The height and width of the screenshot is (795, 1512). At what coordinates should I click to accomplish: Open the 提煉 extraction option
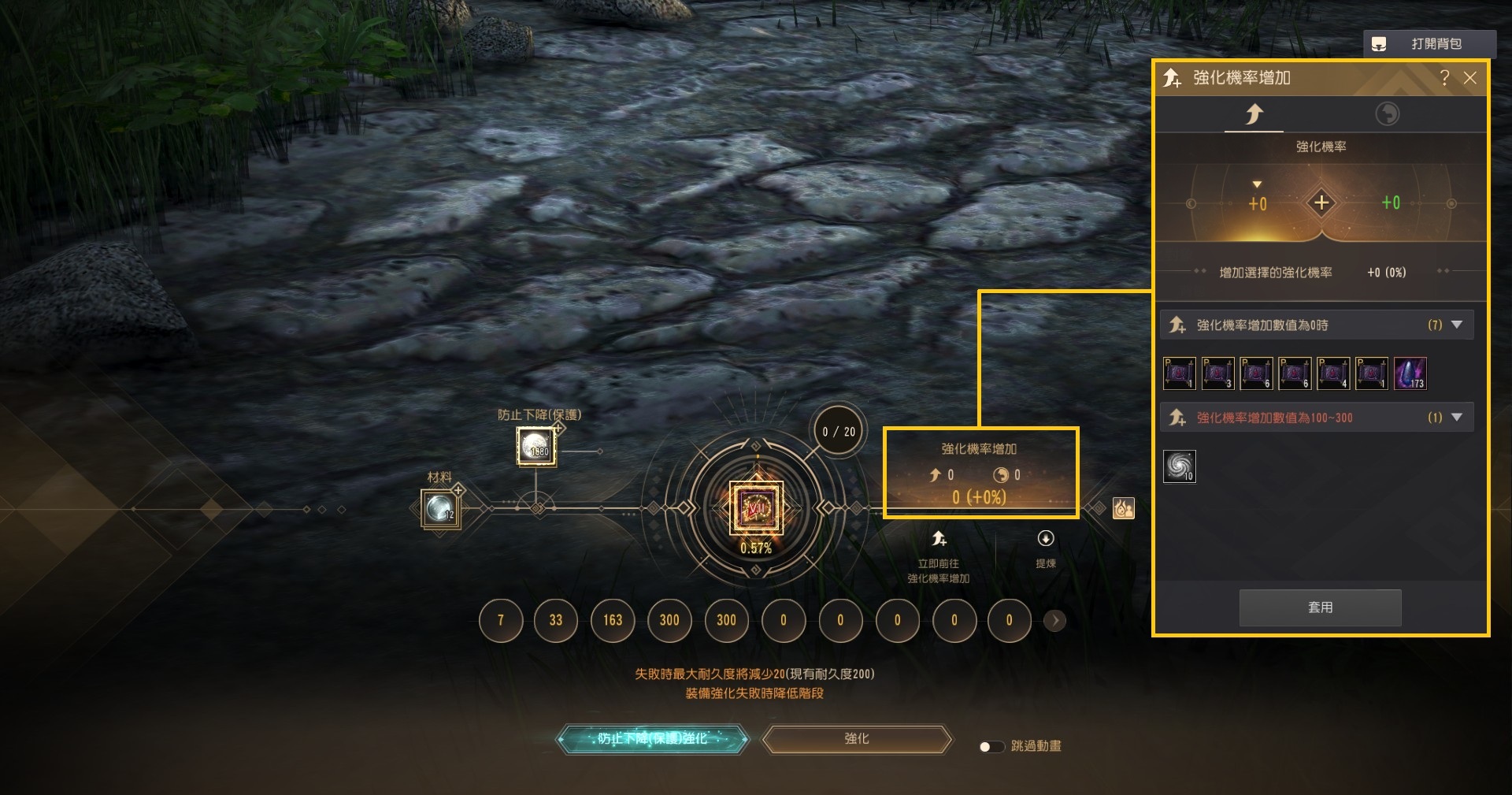(1046, 548)
